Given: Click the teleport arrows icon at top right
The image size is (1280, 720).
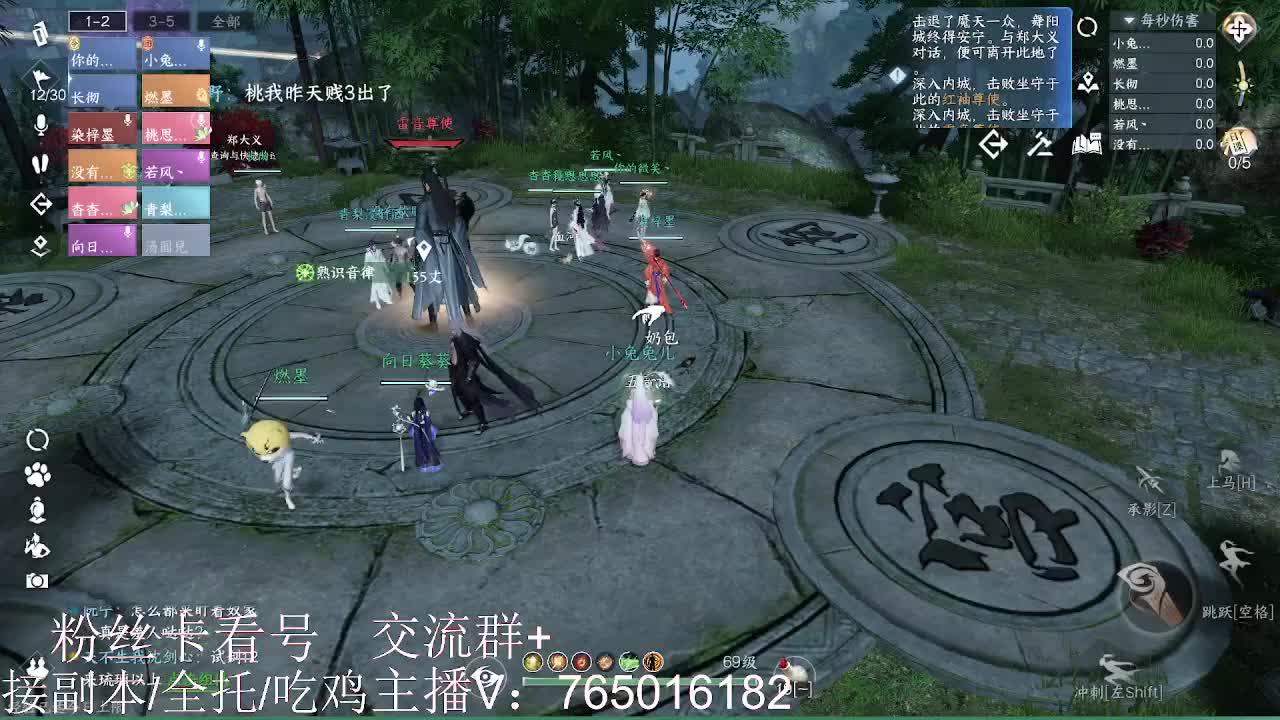Looking at the screenshot, I should pos(1238,30).
